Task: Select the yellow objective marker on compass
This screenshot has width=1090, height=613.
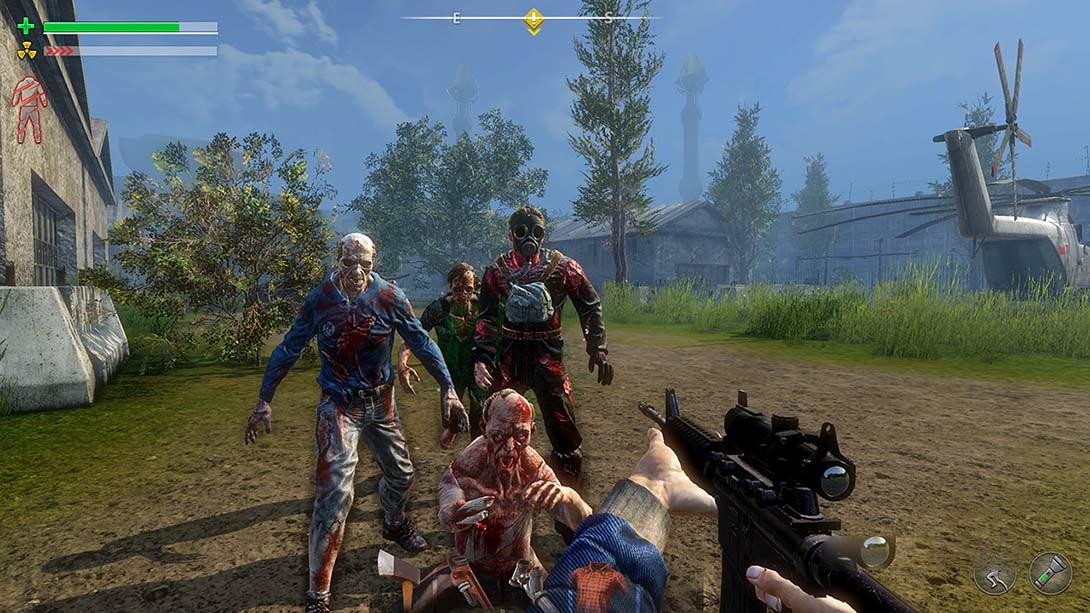Action: pyautogui.click(x=534, y=20)
